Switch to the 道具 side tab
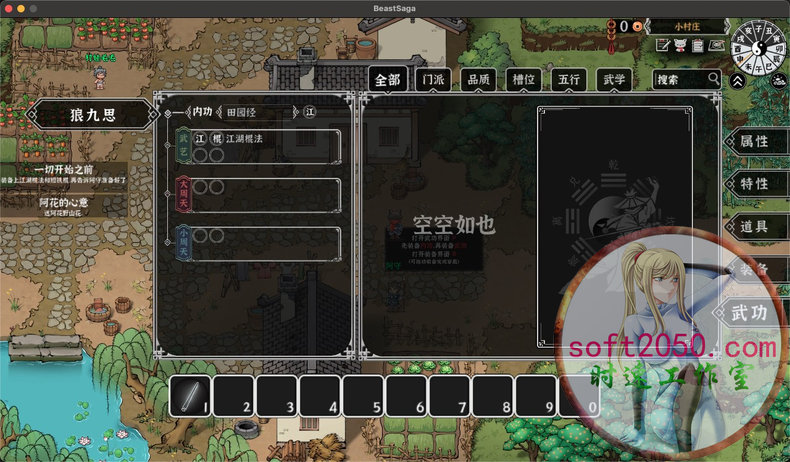This screenshot has height=462, width=790. [x=753, y=228]
